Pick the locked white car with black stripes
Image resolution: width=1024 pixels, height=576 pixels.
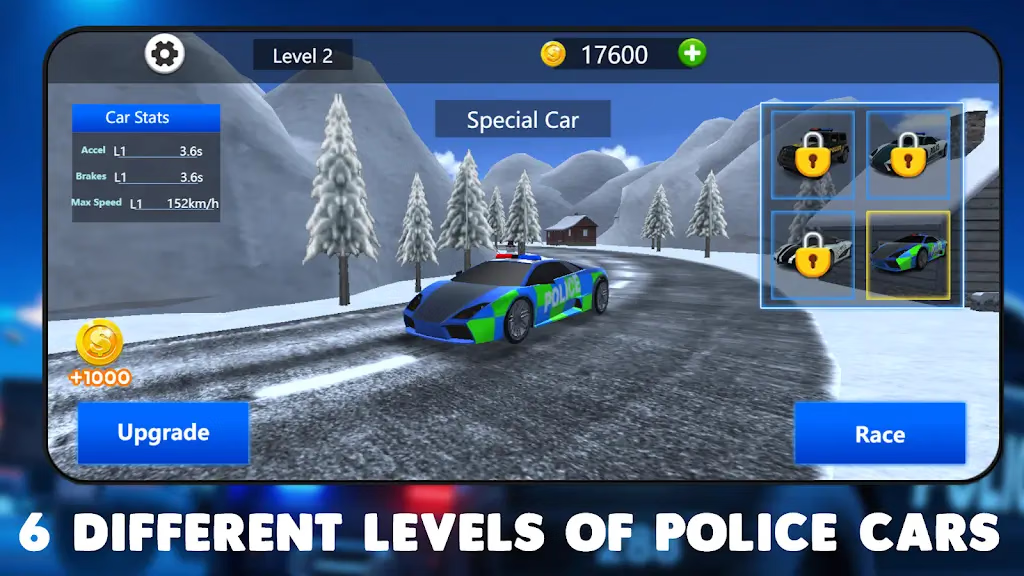click(x=813, y=254)
